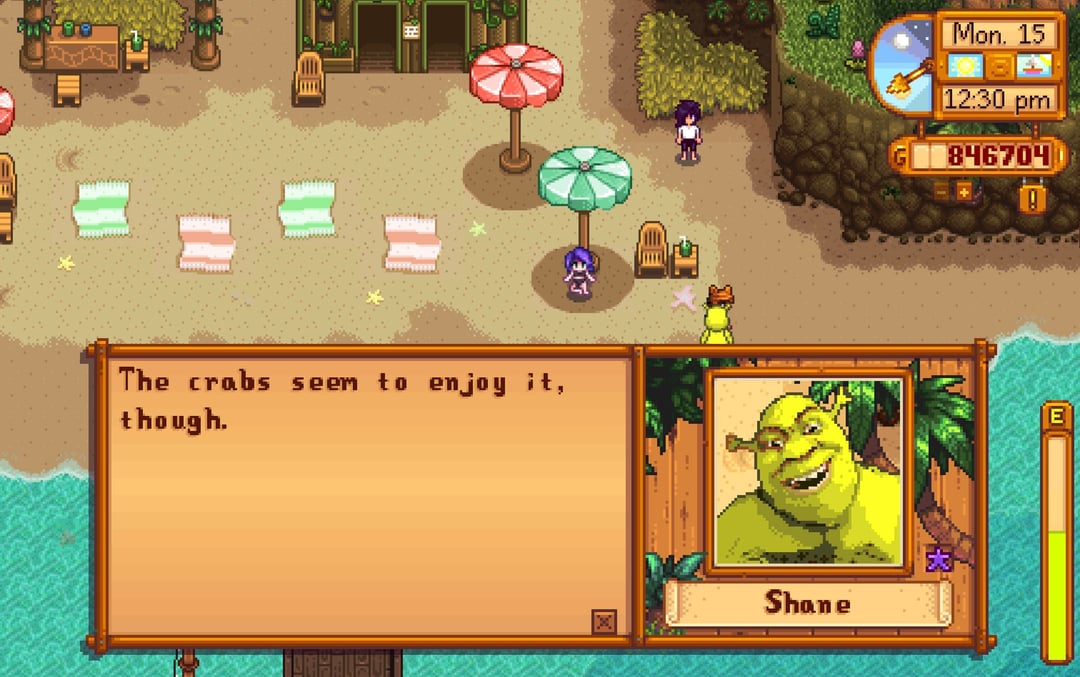The height and width of the screenshot is (677, 1080).
Task: Open the journal with the exclamation icon
Action: point(1033,195)
